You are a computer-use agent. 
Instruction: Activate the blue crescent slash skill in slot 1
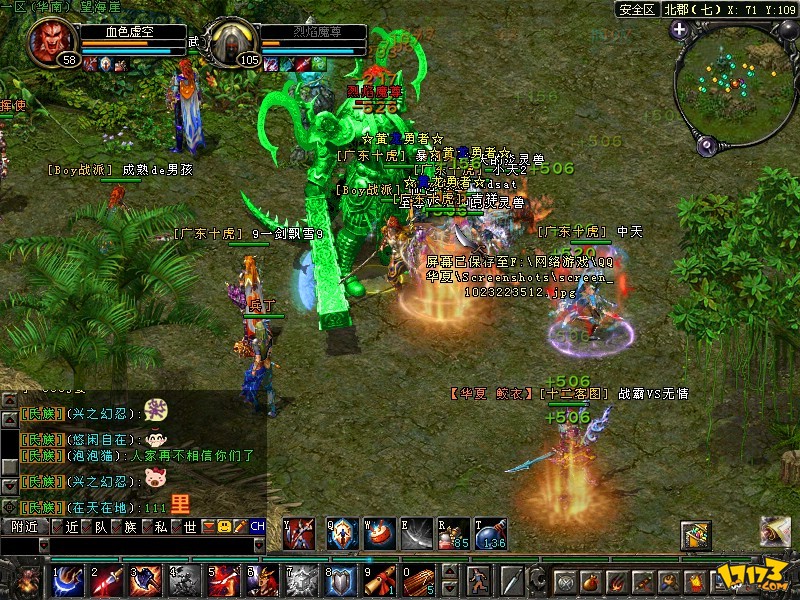coord(67,580)
